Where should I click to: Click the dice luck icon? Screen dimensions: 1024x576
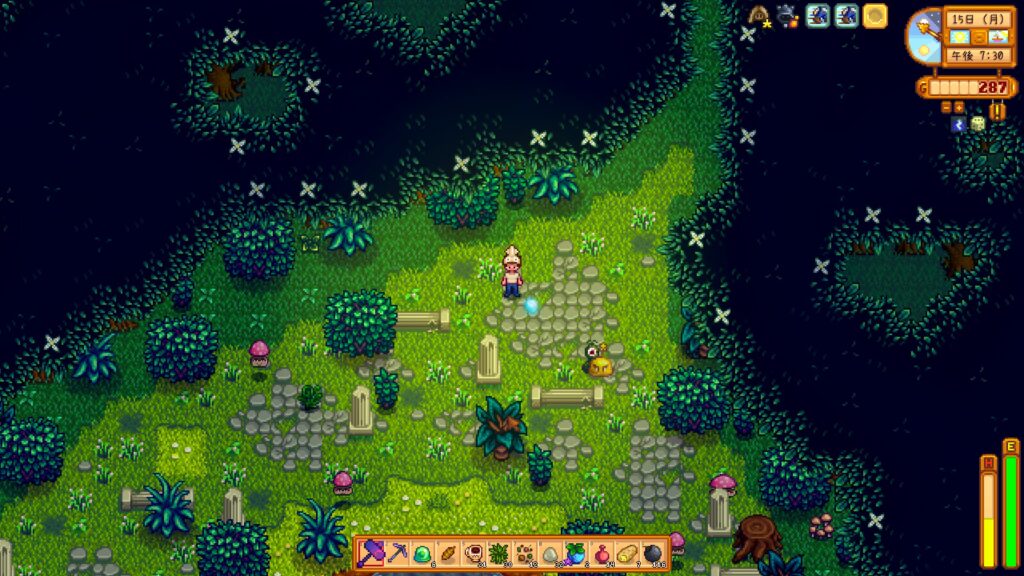[978, 124]
